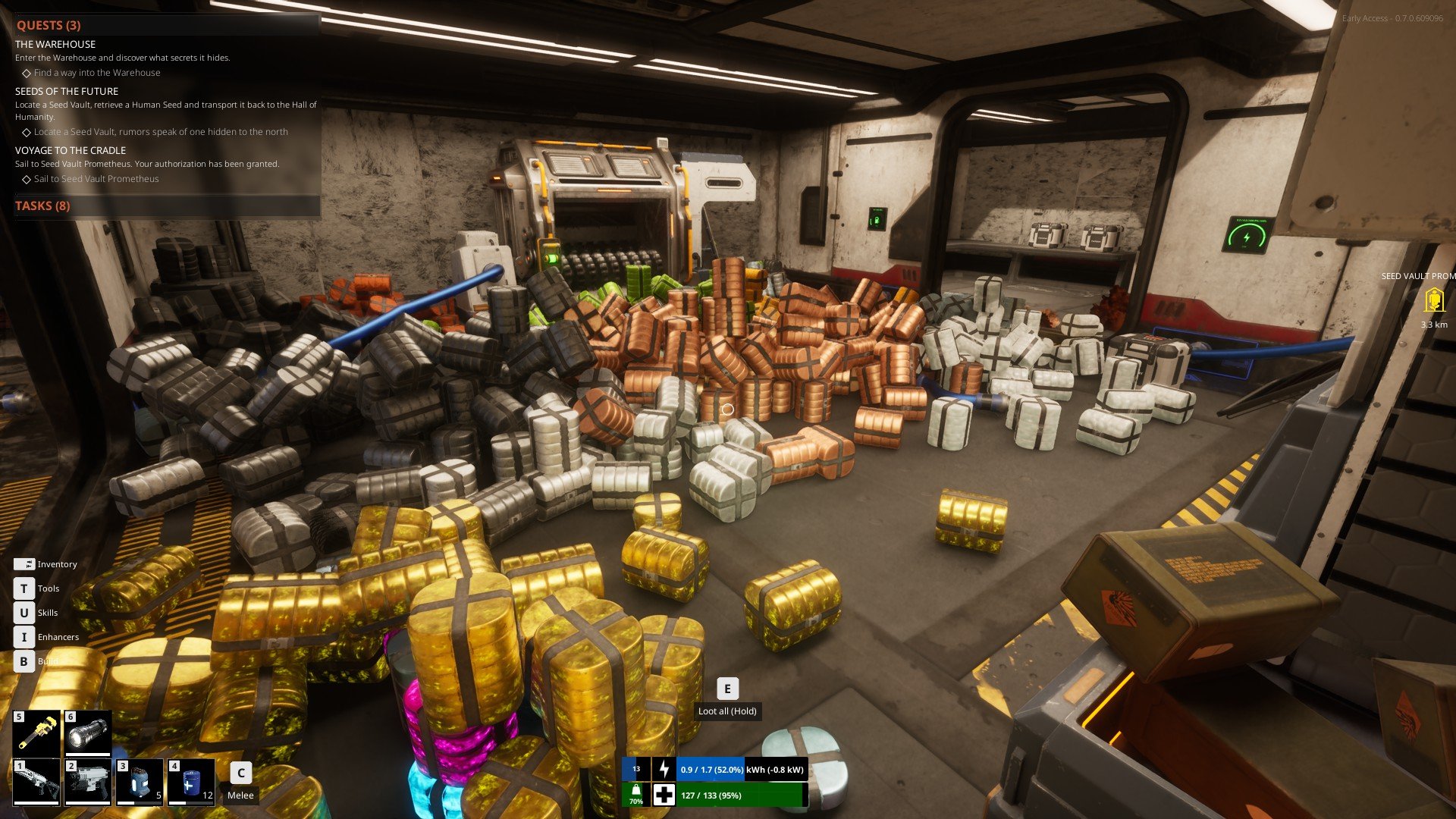This screenshot has height=819, width=1456.
Task: Select the flashlight in slot 6
Action: pos(88,733)
